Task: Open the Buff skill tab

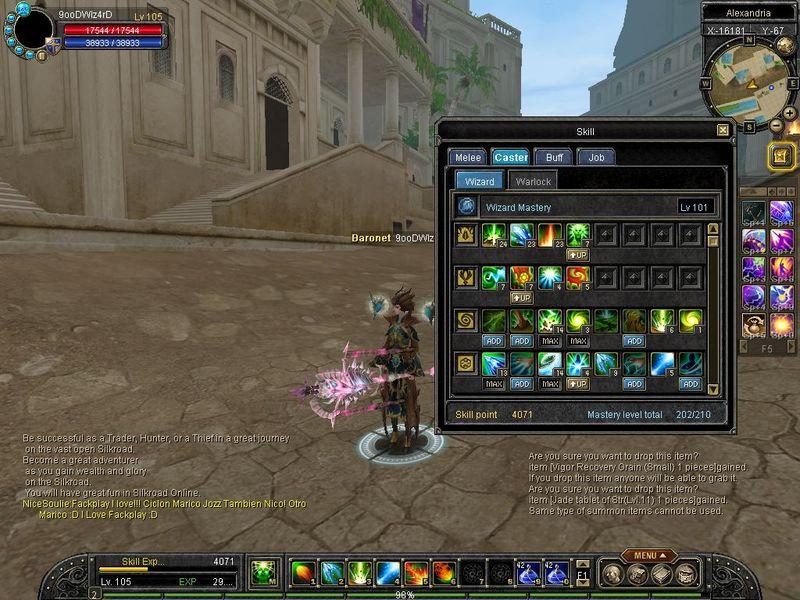Action: [553, 157]
